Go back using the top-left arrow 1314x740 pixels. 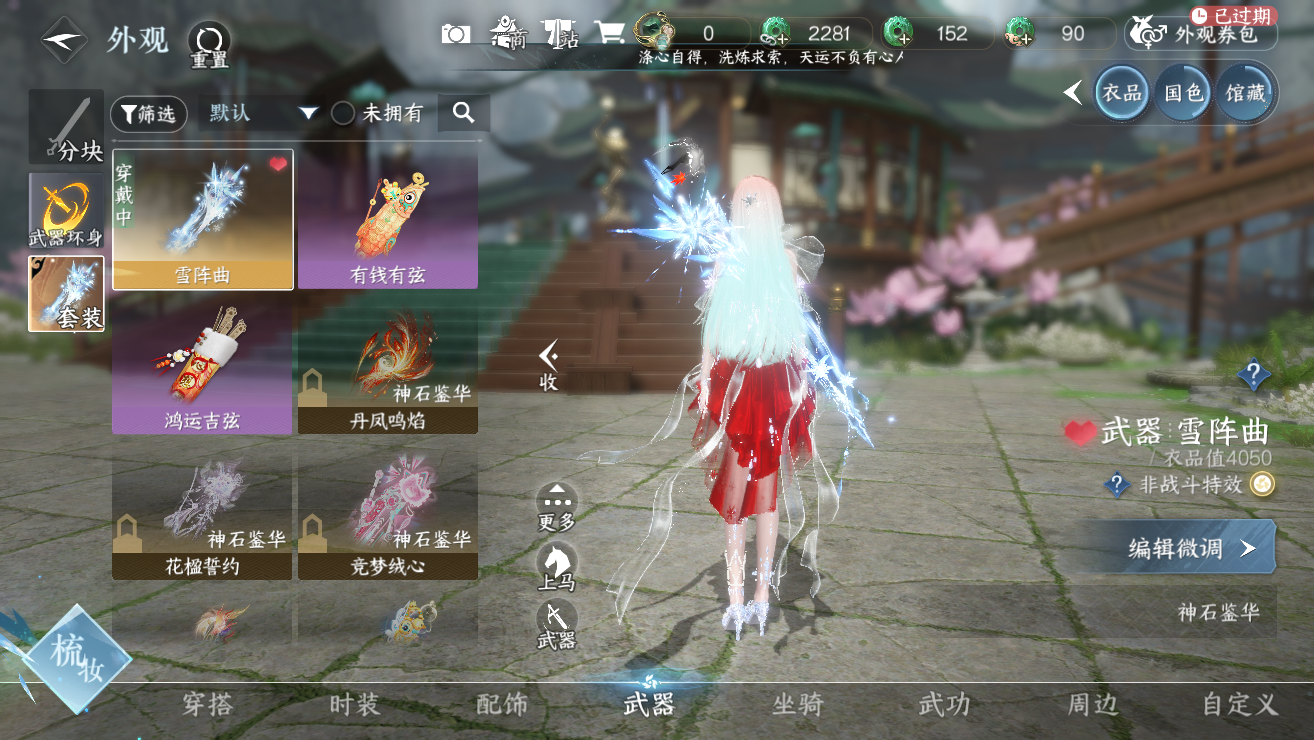coord(64,40)
